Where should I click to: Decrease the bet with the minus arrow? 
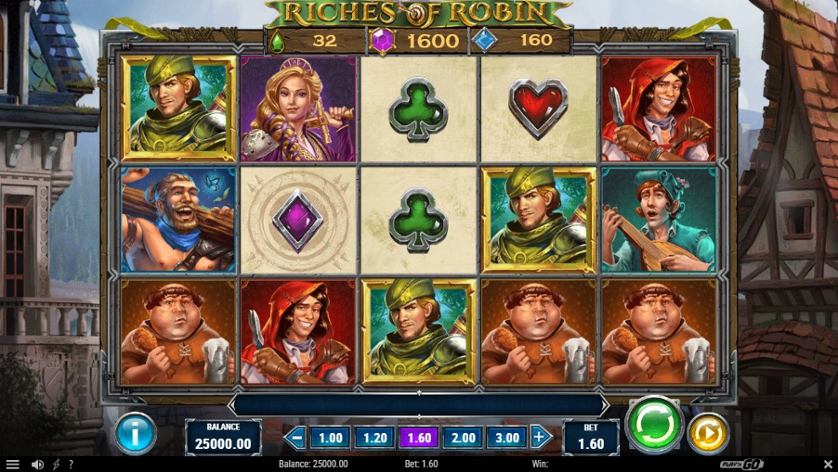point(295,437)
